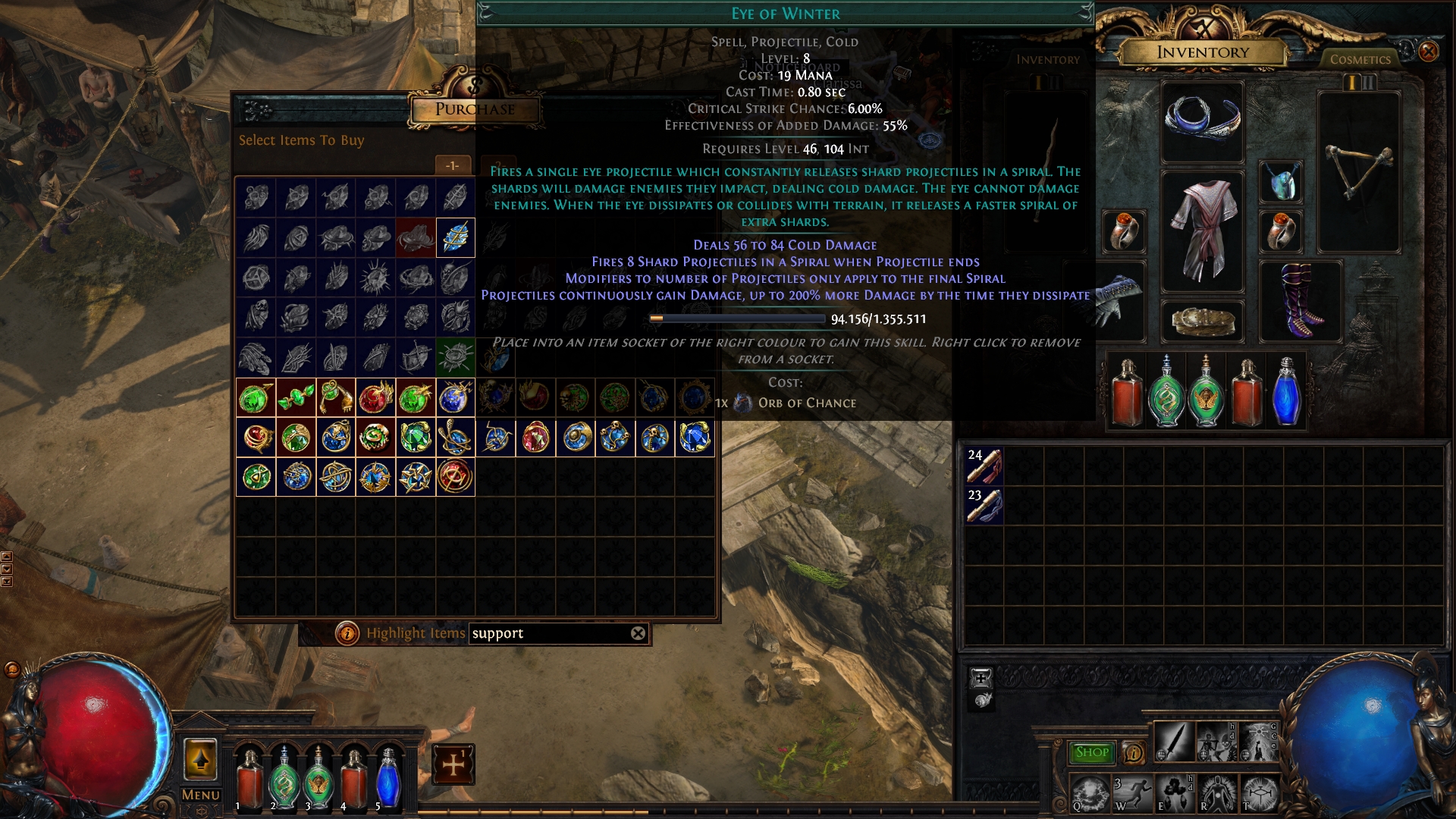Viewport: 1456px width, 819px height.
Task: Select the equipped body armour robe
Action: [1202, 231]
